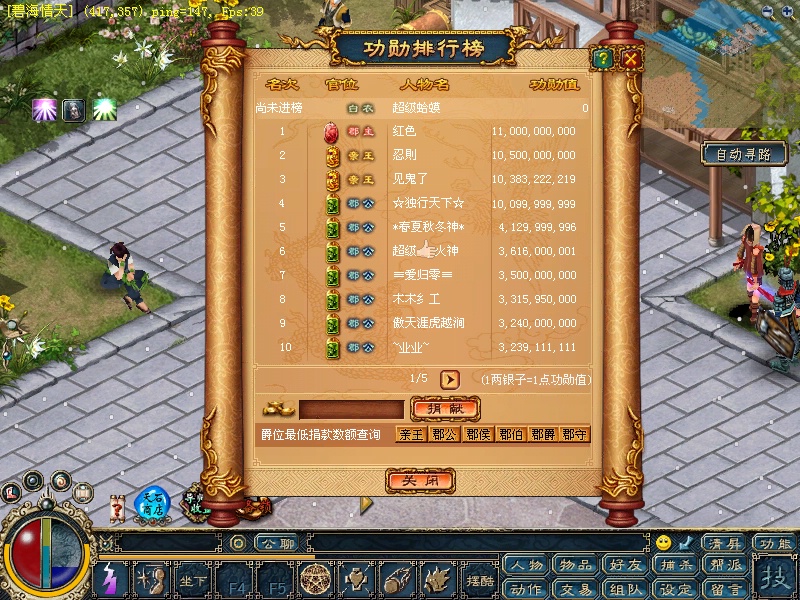Screen dimensions: 800x600
Task: Go to next page of rankings
Action: click(x=450, y=380)
